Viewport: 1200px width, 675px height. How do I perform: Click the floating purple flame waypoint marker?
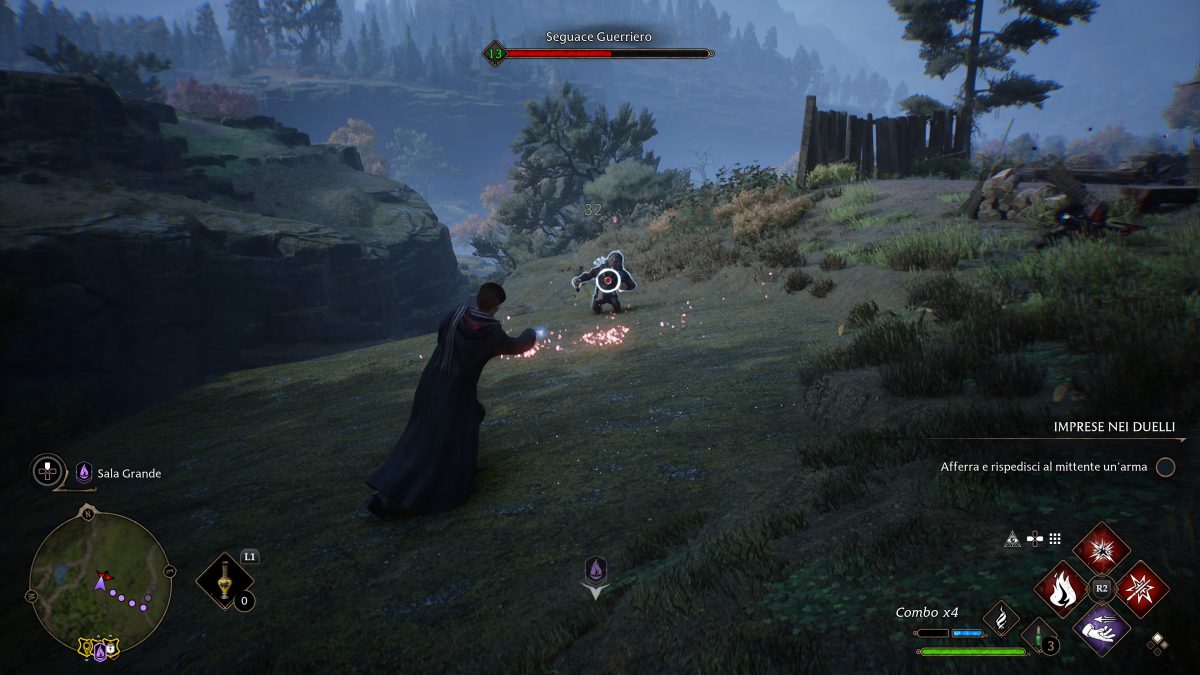[x=596, y=571]
